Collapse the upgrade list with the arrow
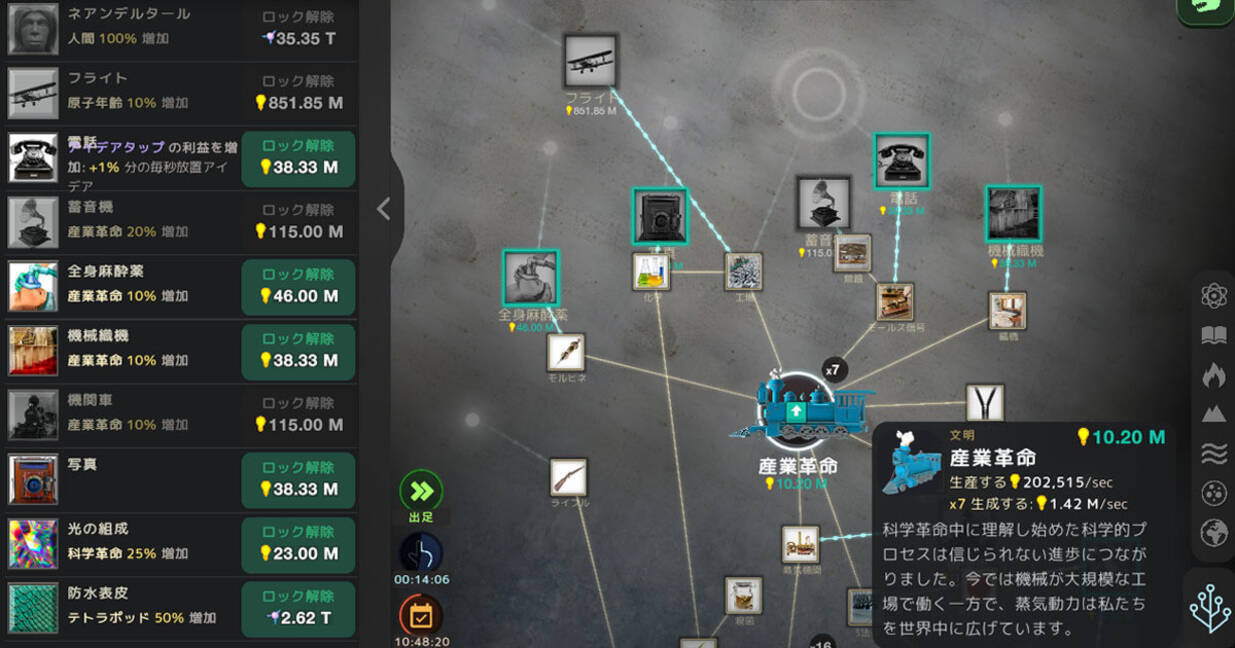This screenshot has width=1235, height=648. coord(383,209)
